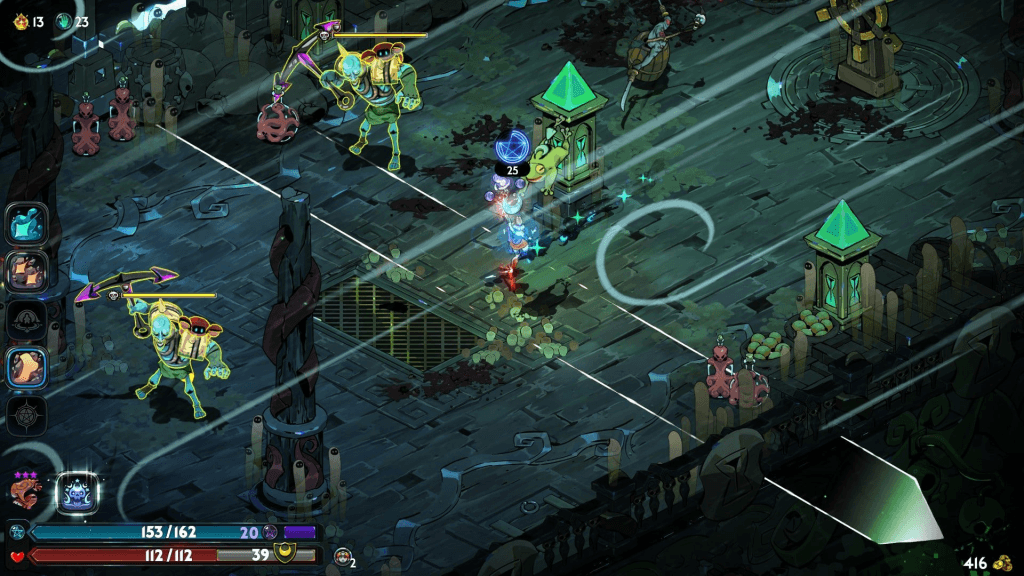
Task: Select the teal crystal boon slot
Action: point(25,222)
